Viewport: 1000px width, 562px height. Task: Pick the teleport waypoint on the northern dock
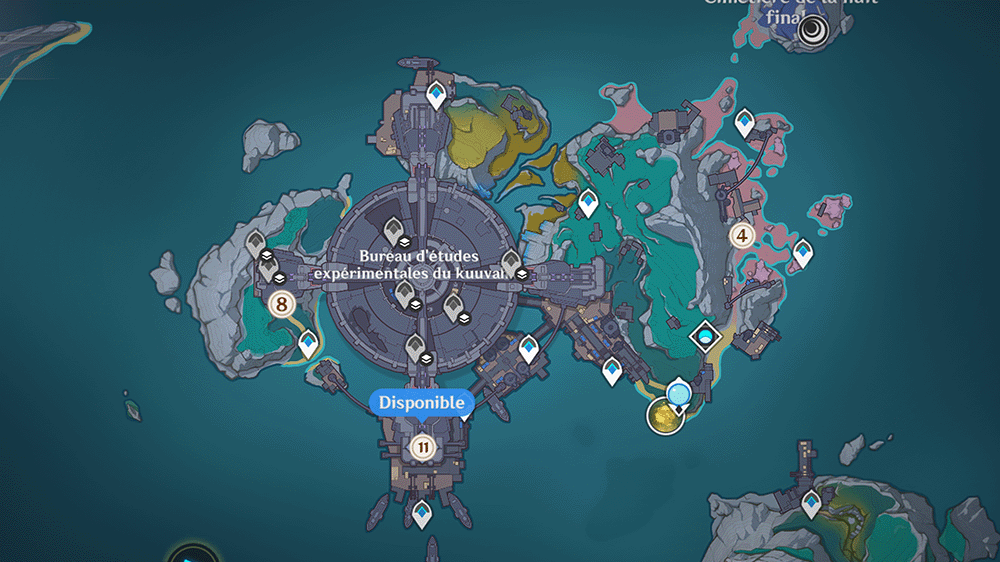pos(436,96)
